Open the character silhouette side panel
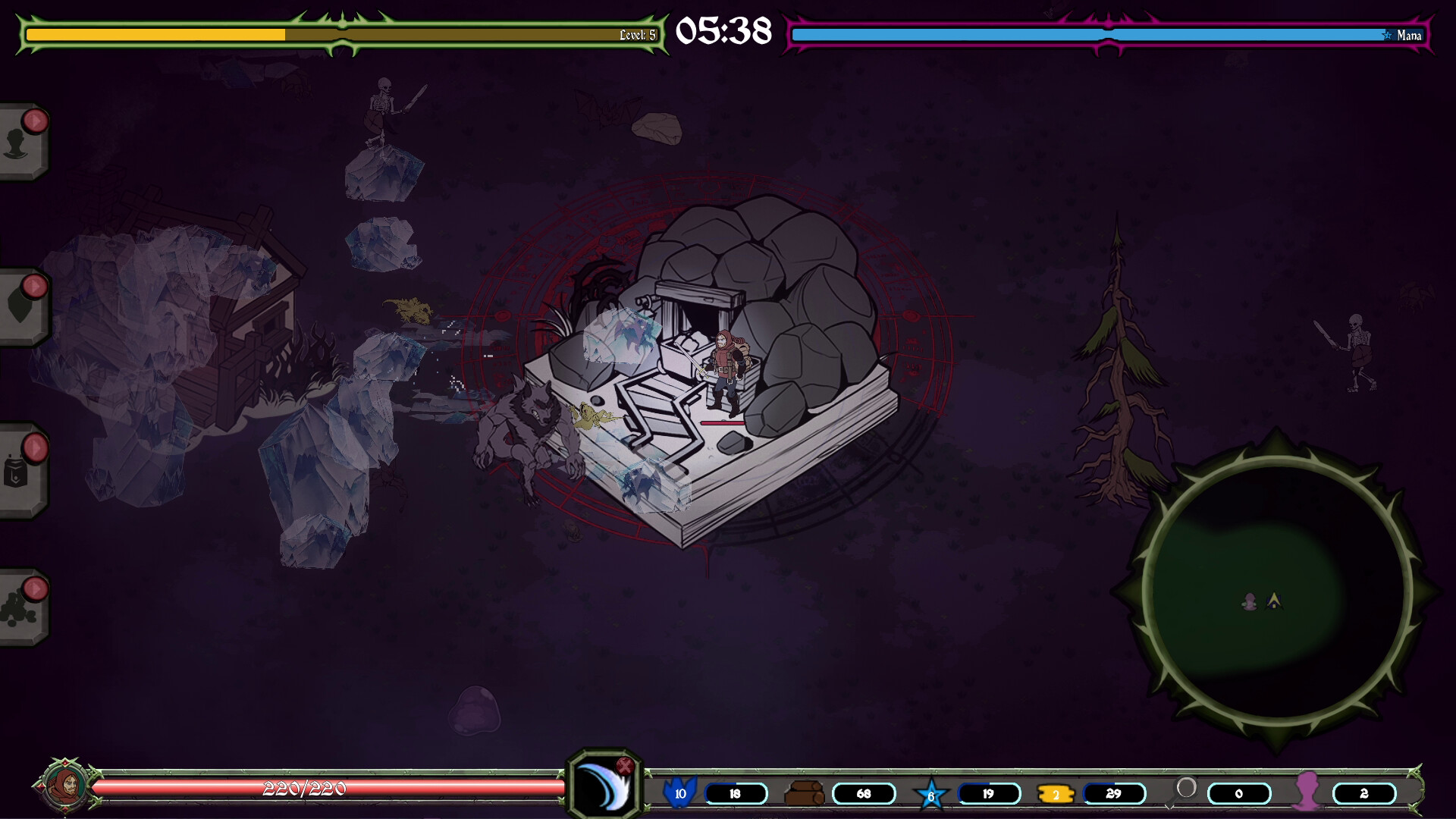The height and width of the screenshot is (819, 1456). [x=20, y=143]
